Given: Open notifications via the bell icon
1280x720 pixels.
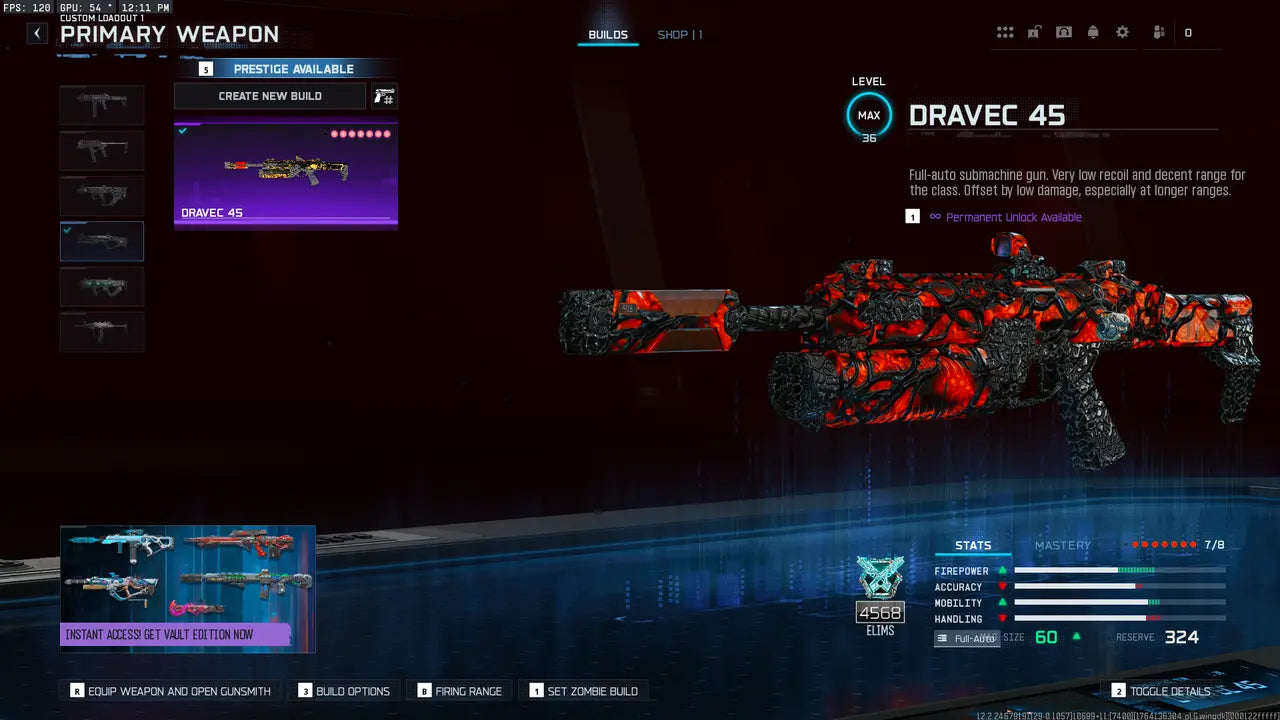Looking at the screenshot, I should click(1093, 32).
